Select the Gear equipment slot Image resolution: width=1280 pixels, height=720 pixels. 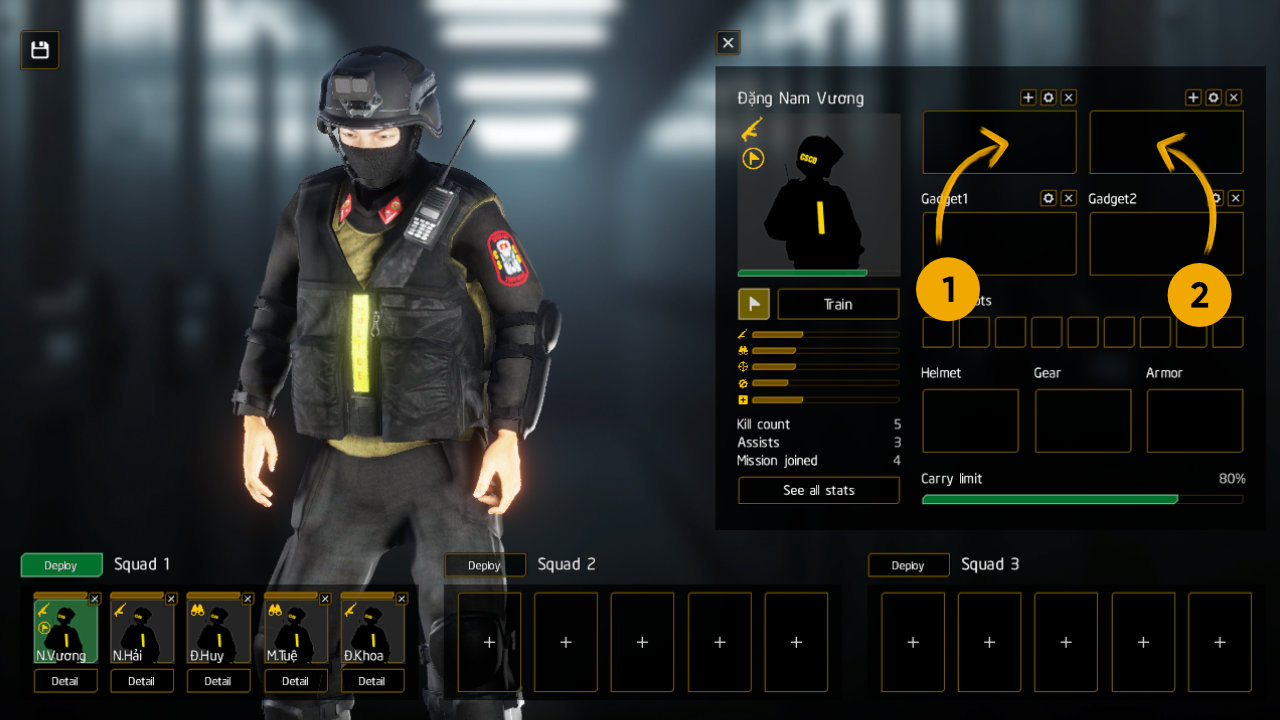tap(1083, 421)
